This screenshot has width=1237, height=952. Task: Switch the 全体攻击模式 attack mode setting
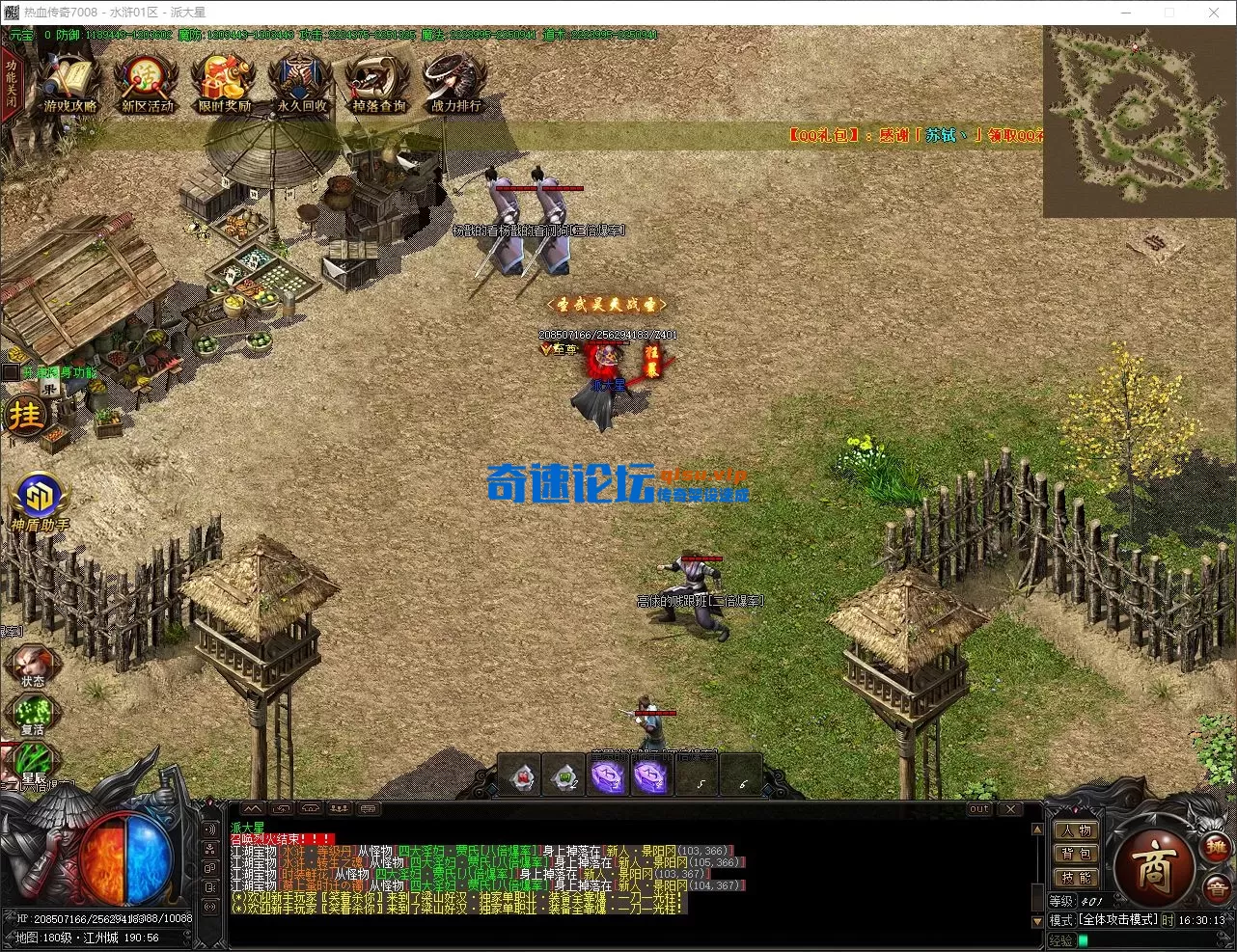pos(1116,919)
